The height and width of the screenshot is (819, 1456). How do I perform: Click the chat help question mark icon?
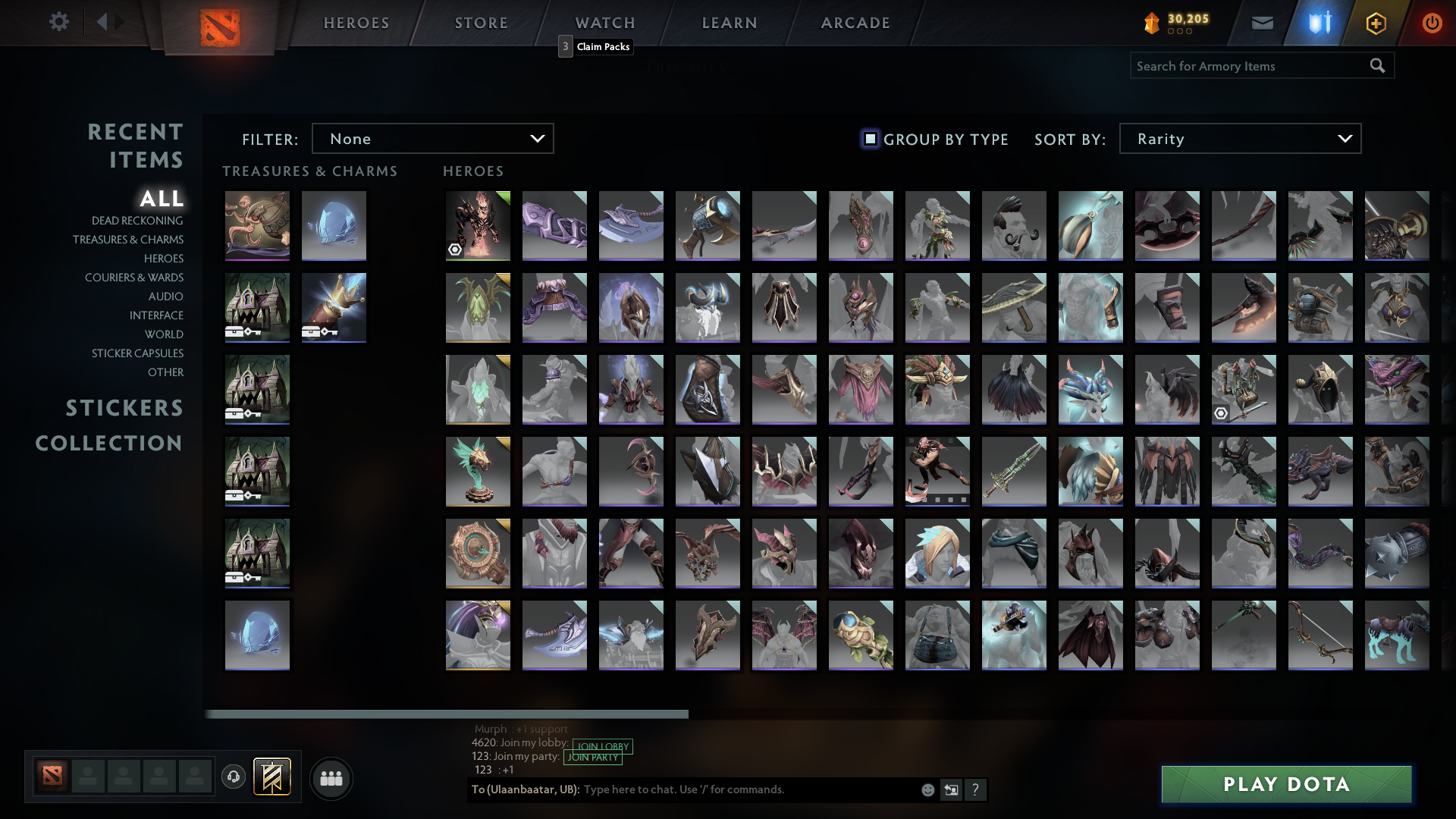point(976,789)
